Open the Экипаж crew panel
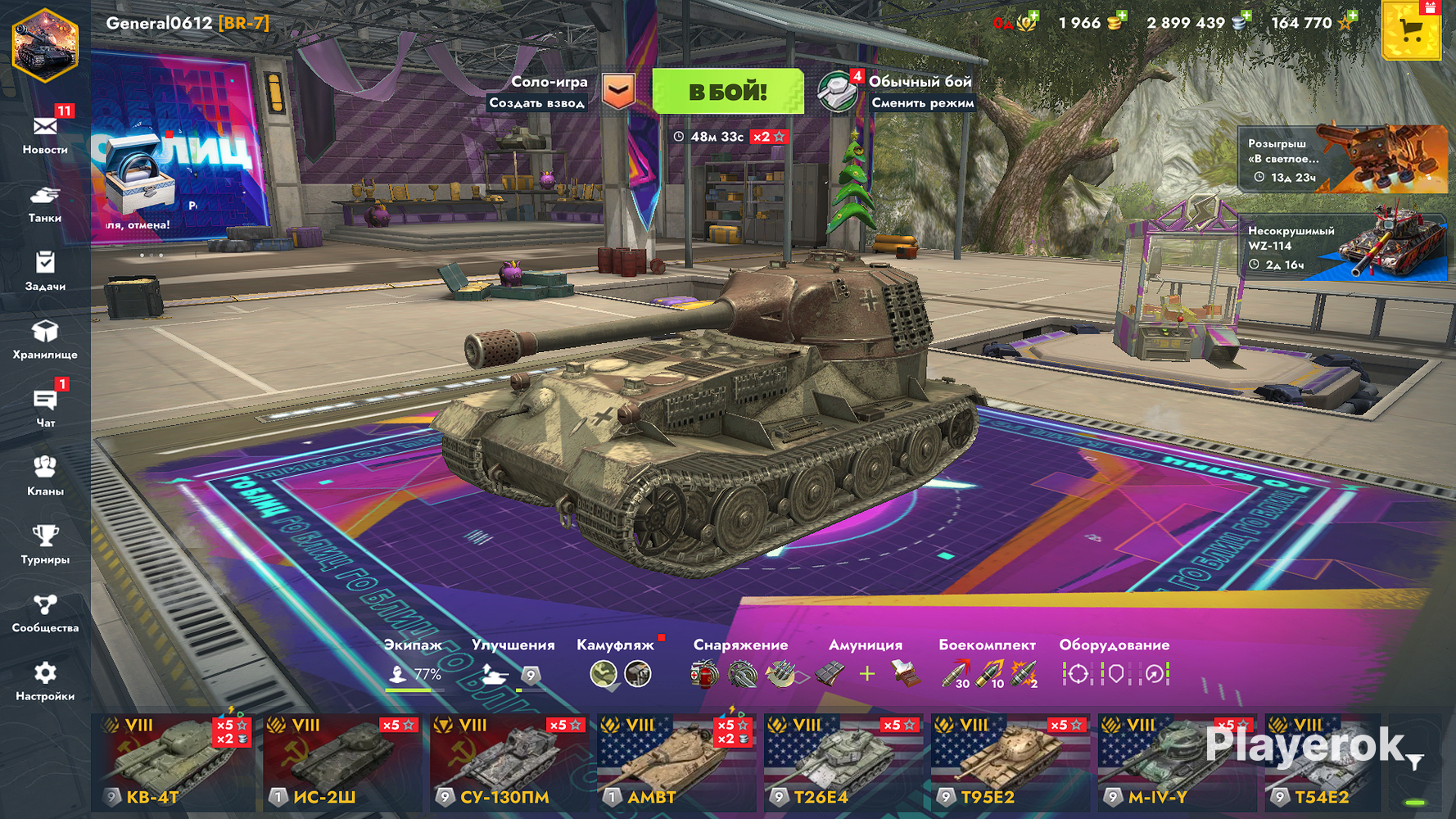This screenshot has height=819, width=1456. 414,665
